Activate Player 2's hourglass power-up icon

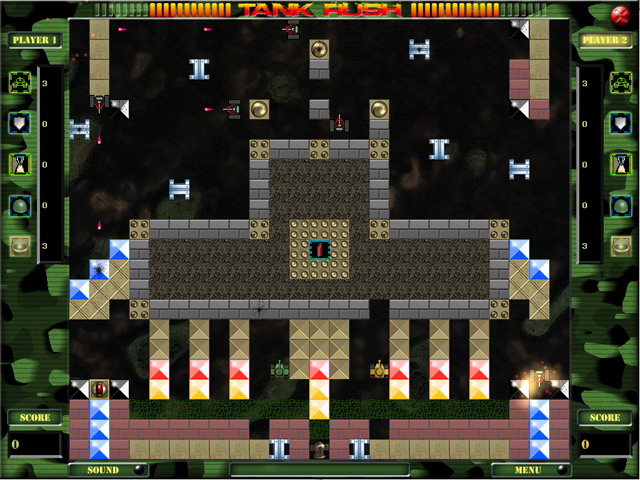(620, 164)
